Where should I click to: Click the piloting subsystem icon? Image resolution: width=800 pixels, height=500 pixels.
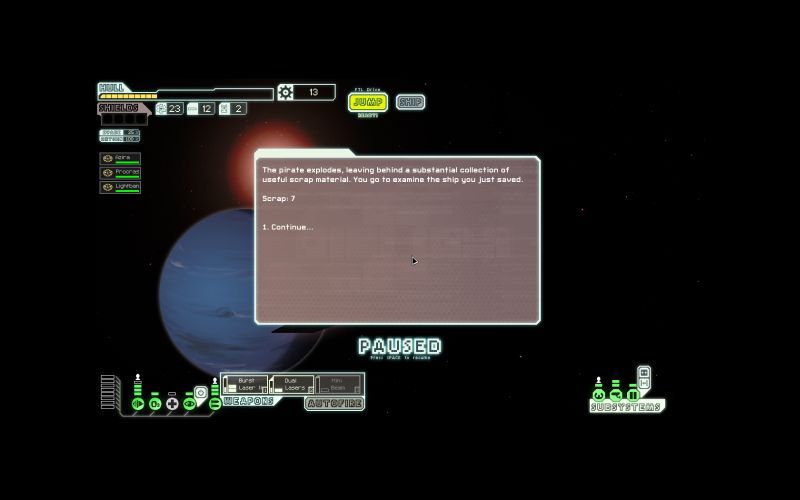599,395
